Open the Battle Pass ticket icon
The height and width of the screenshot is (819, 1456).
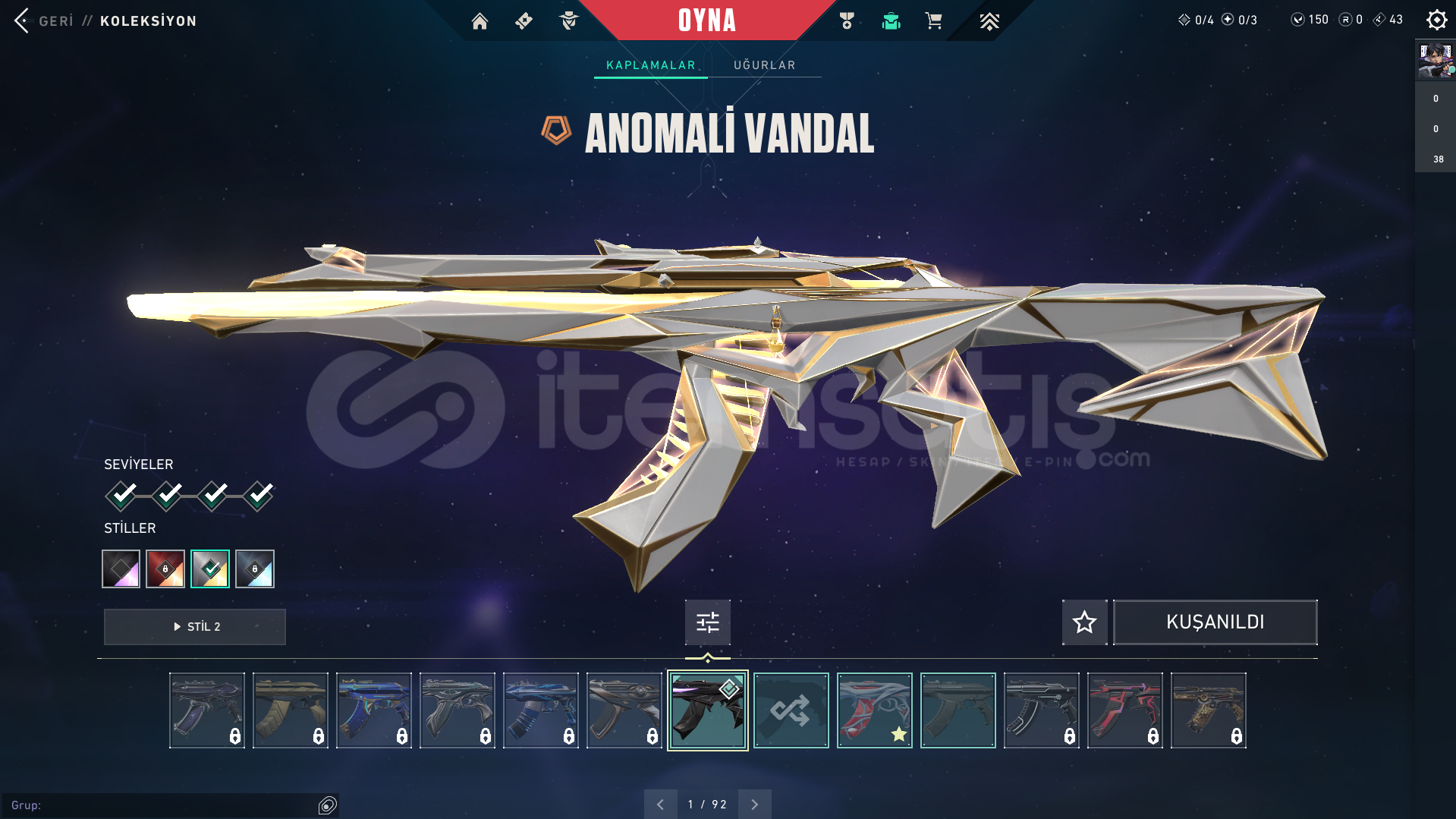click(523, 21)
